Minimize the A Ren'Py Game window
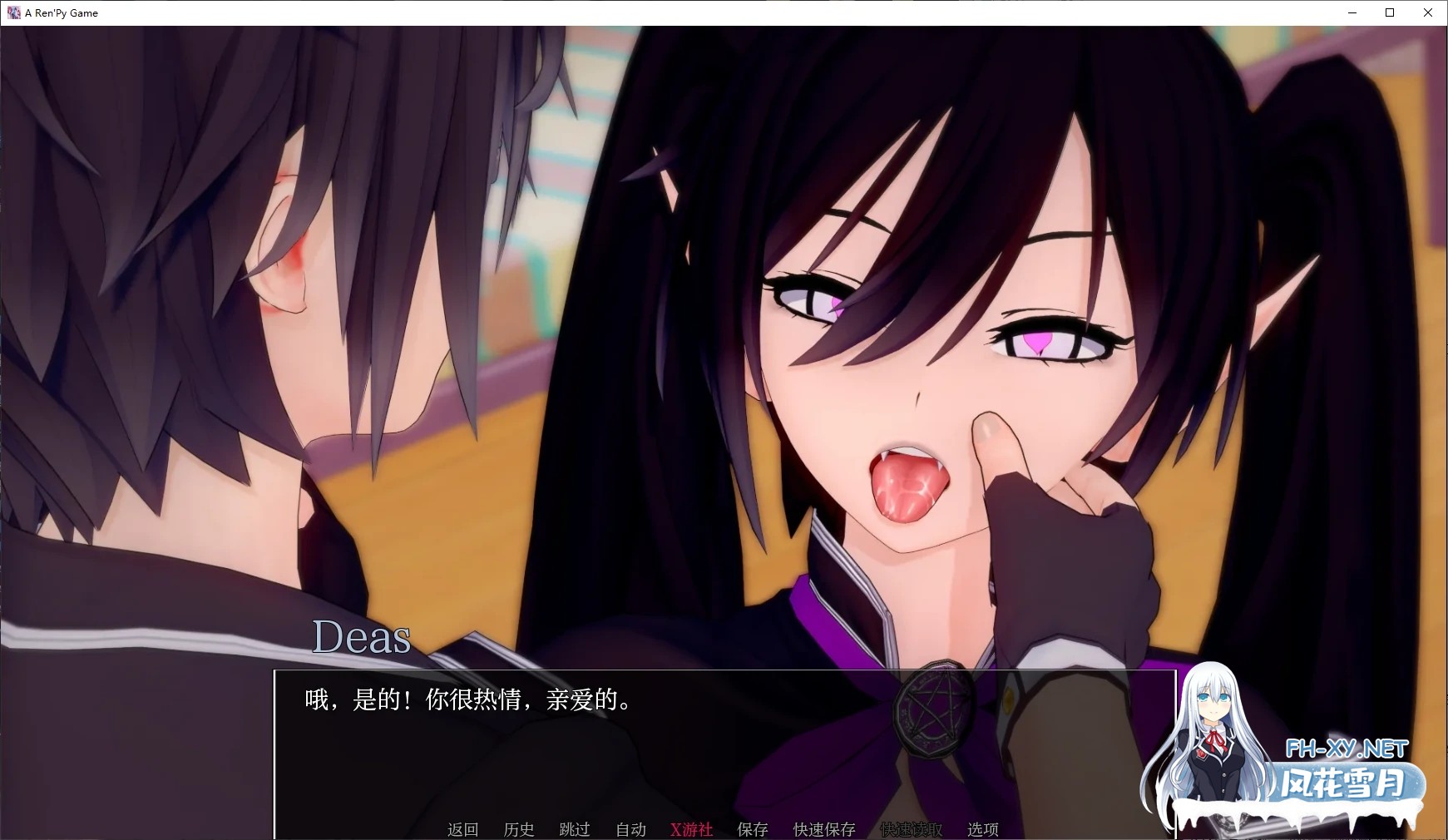The height and width of the screenshot is (840, 1448). 1351,12
